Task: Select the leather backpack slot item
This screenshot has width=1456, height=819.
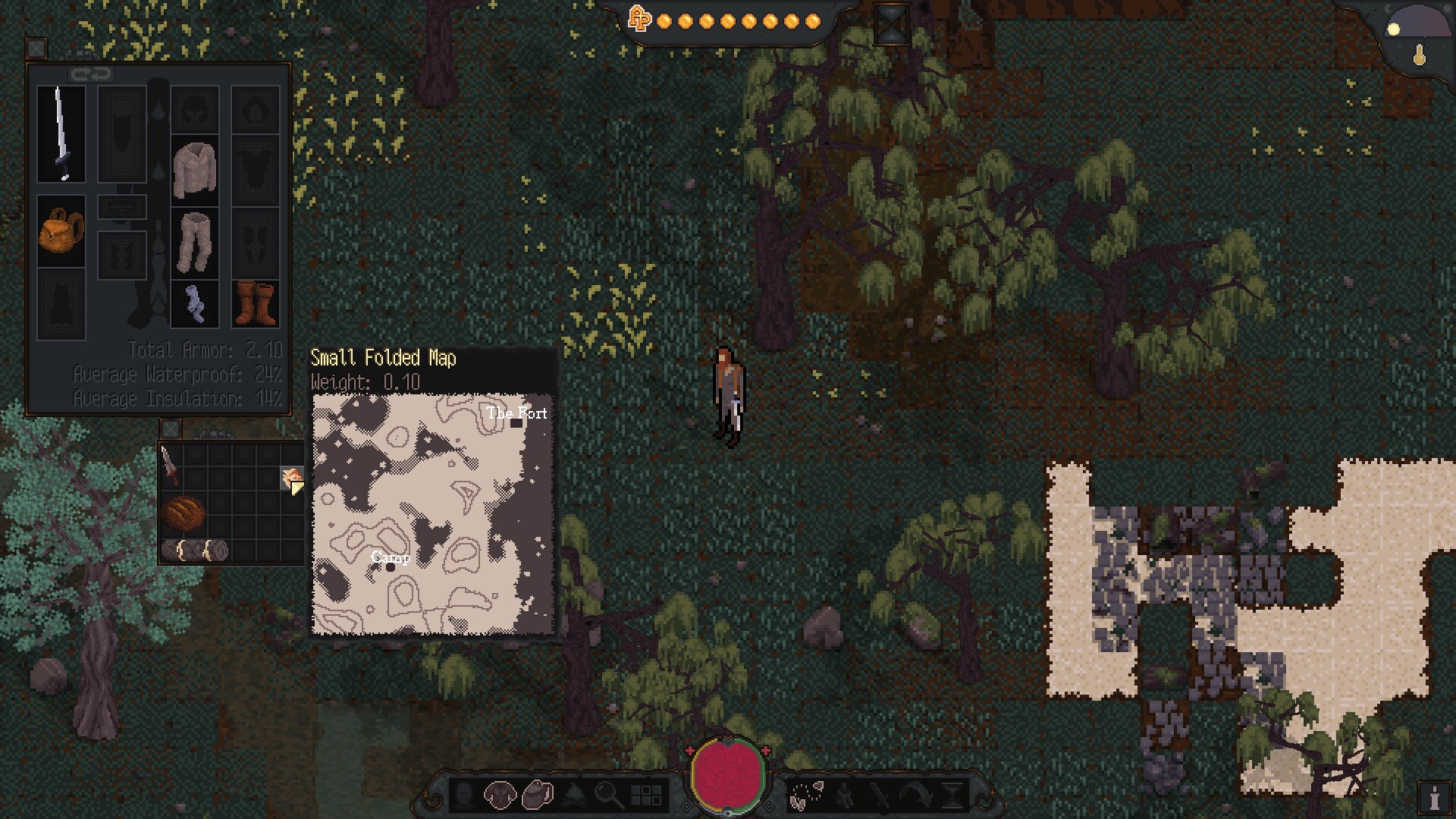Action: [x=61, y=229]
